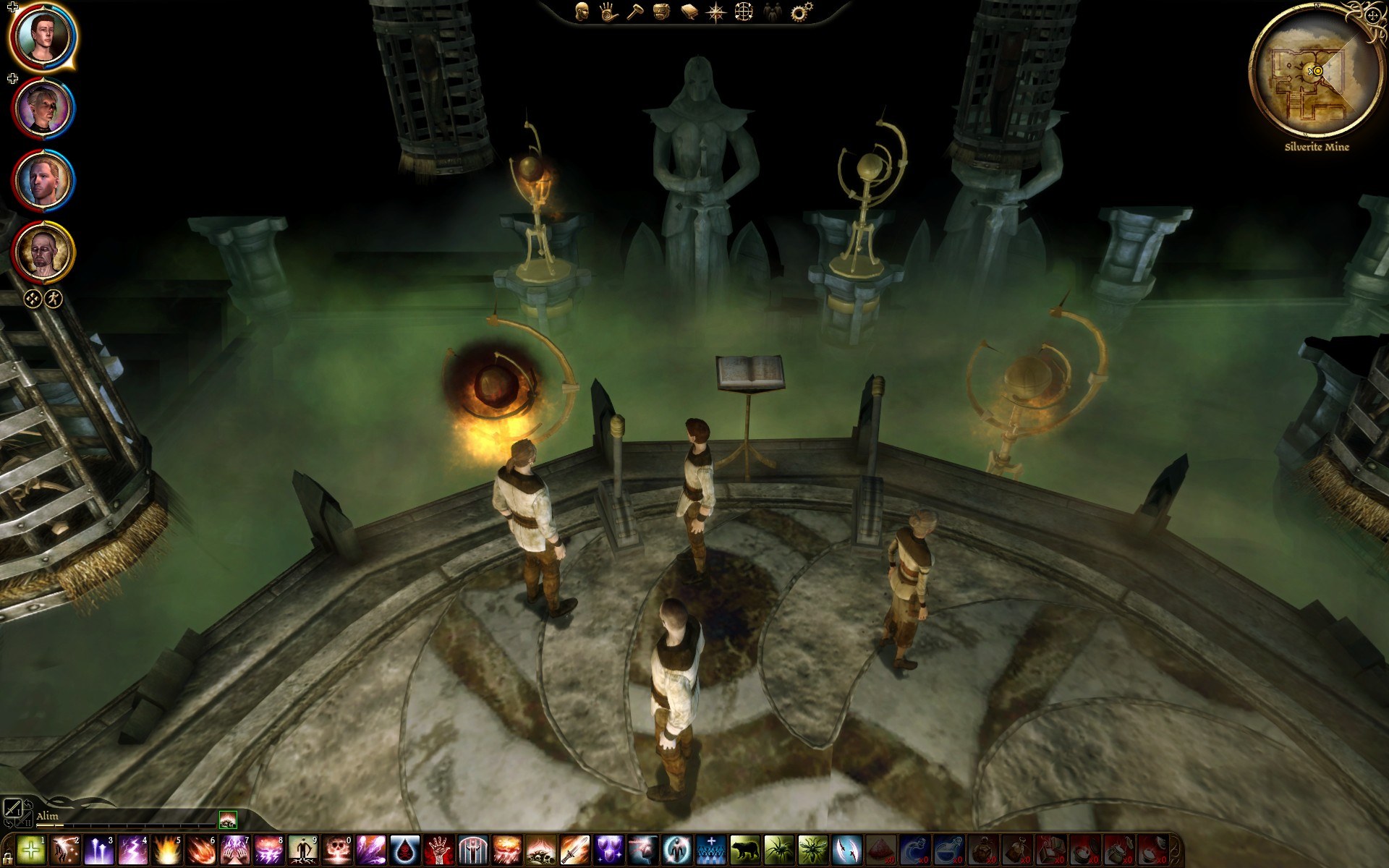Viewport: 1389px width, 868px height.
Task: Activate the skull explosion spell in slot 0
Action: pos(336,849)
